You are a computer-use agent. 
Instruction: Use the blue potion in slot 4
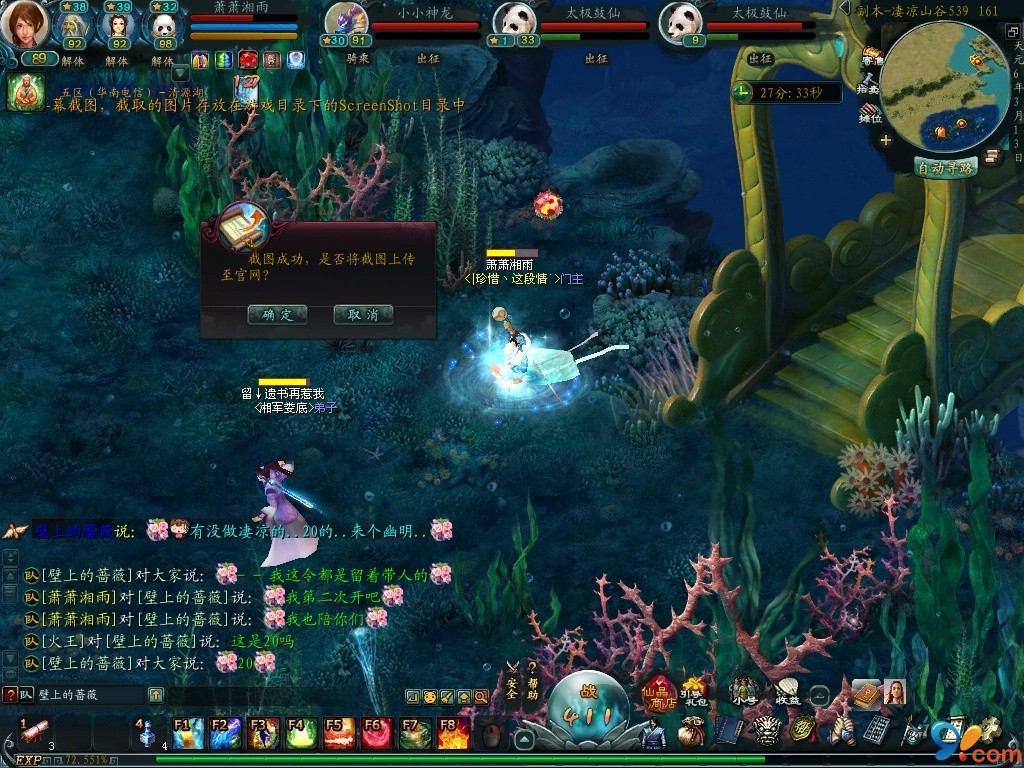tap(148, 733)
